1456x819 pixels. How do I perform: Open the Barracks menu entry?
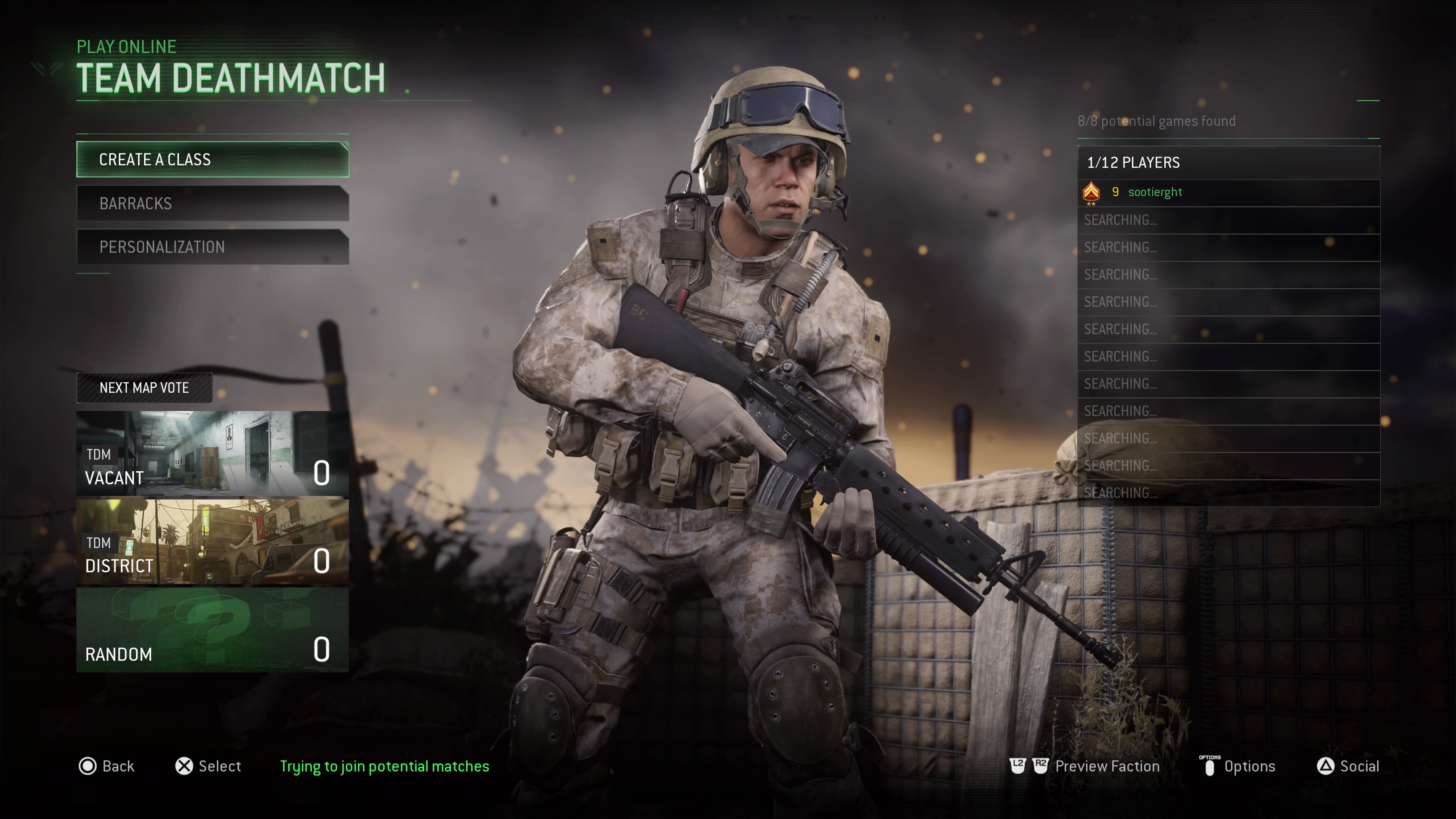click(x=212, y=204)
